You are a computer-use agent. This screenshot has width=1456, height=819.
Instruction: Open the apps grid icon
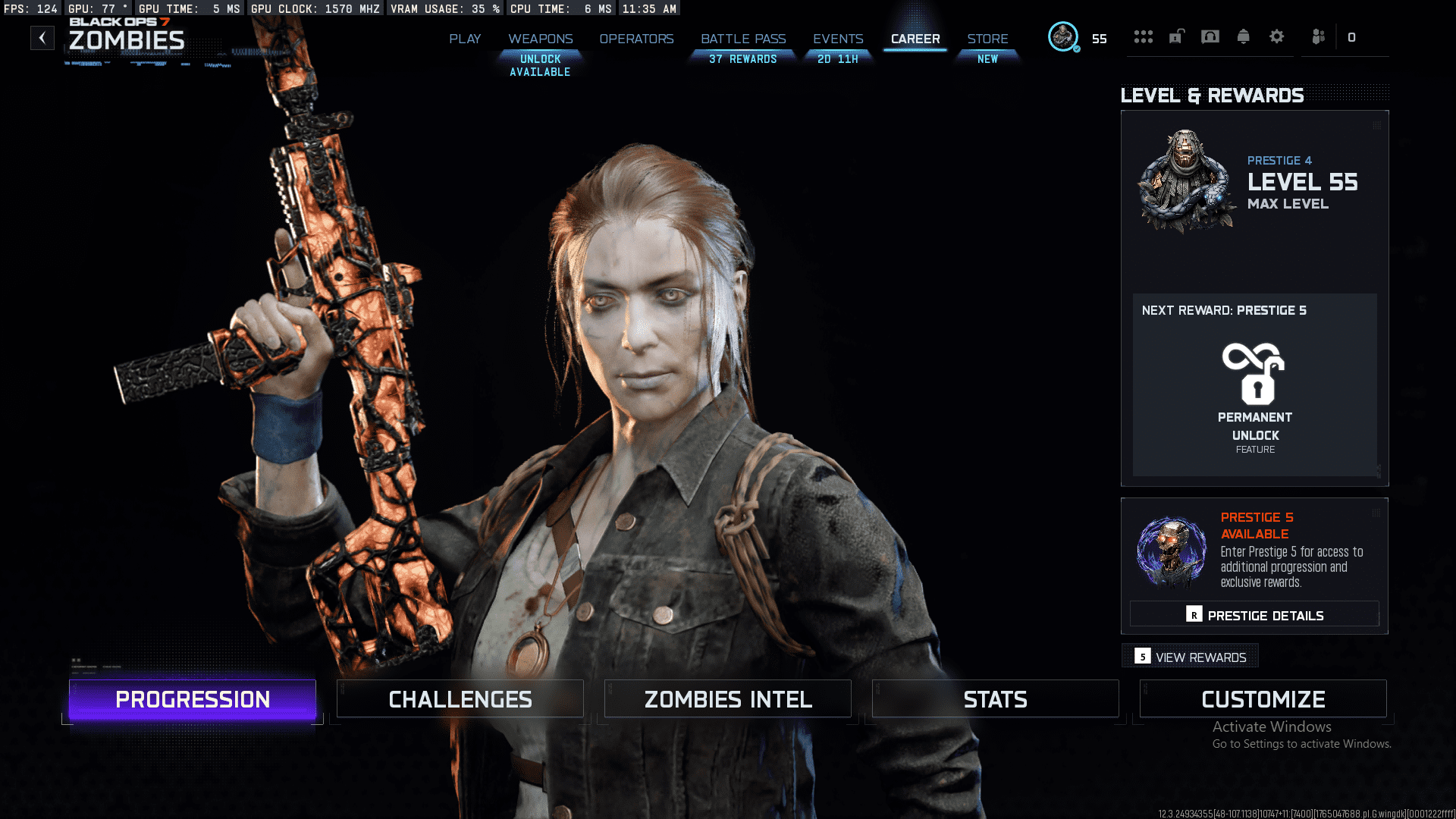(x=1143, y=36)
